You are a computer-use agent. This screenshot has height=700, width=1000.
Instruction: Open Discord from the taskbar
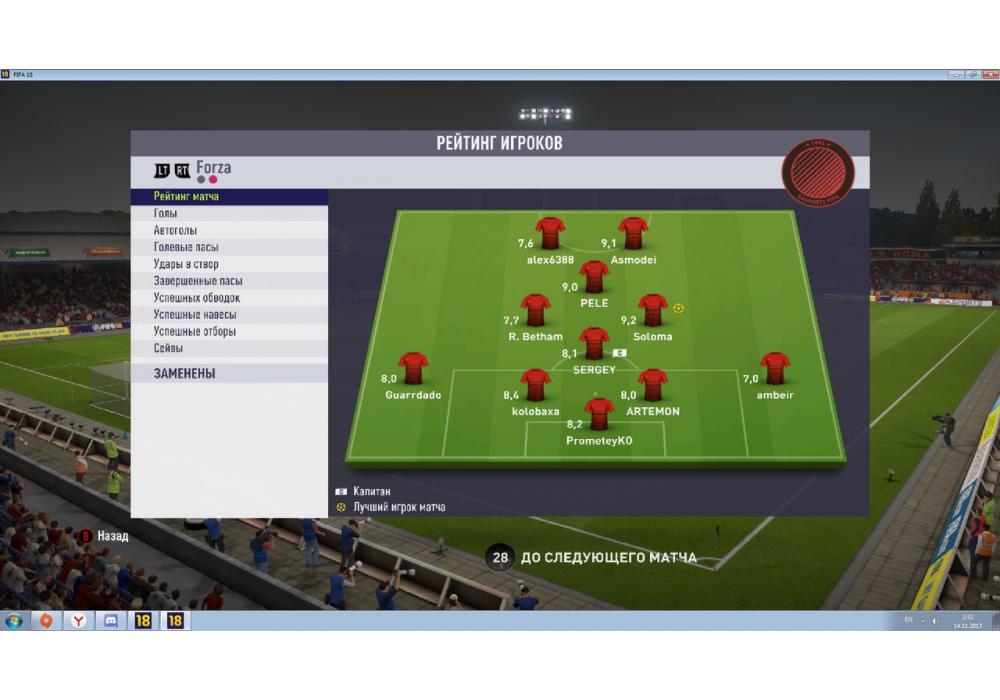tap(111, 621)
